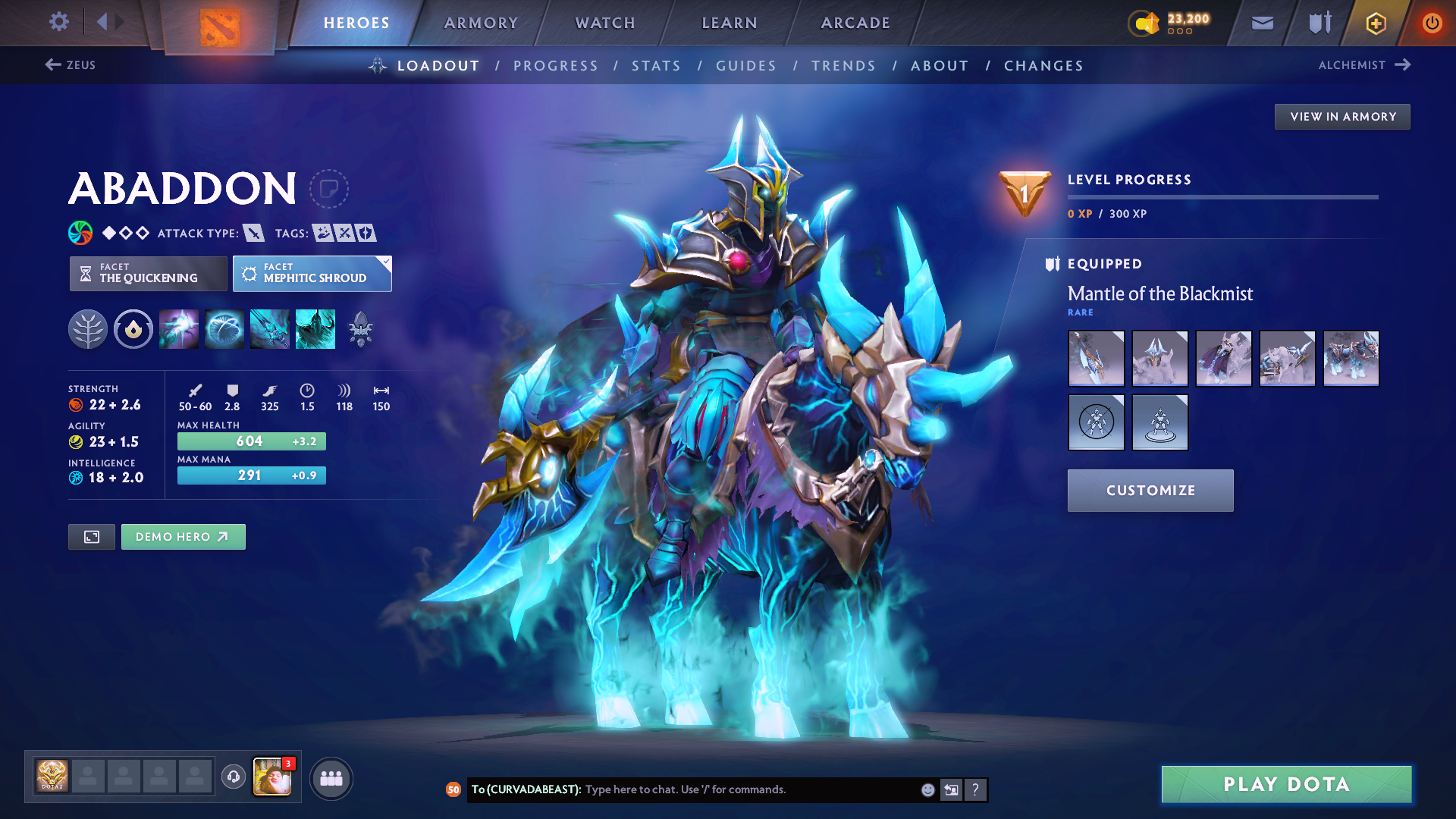Switch to the Changes section
Viewport: 1456px width, 819px height.
point(1043,66)
